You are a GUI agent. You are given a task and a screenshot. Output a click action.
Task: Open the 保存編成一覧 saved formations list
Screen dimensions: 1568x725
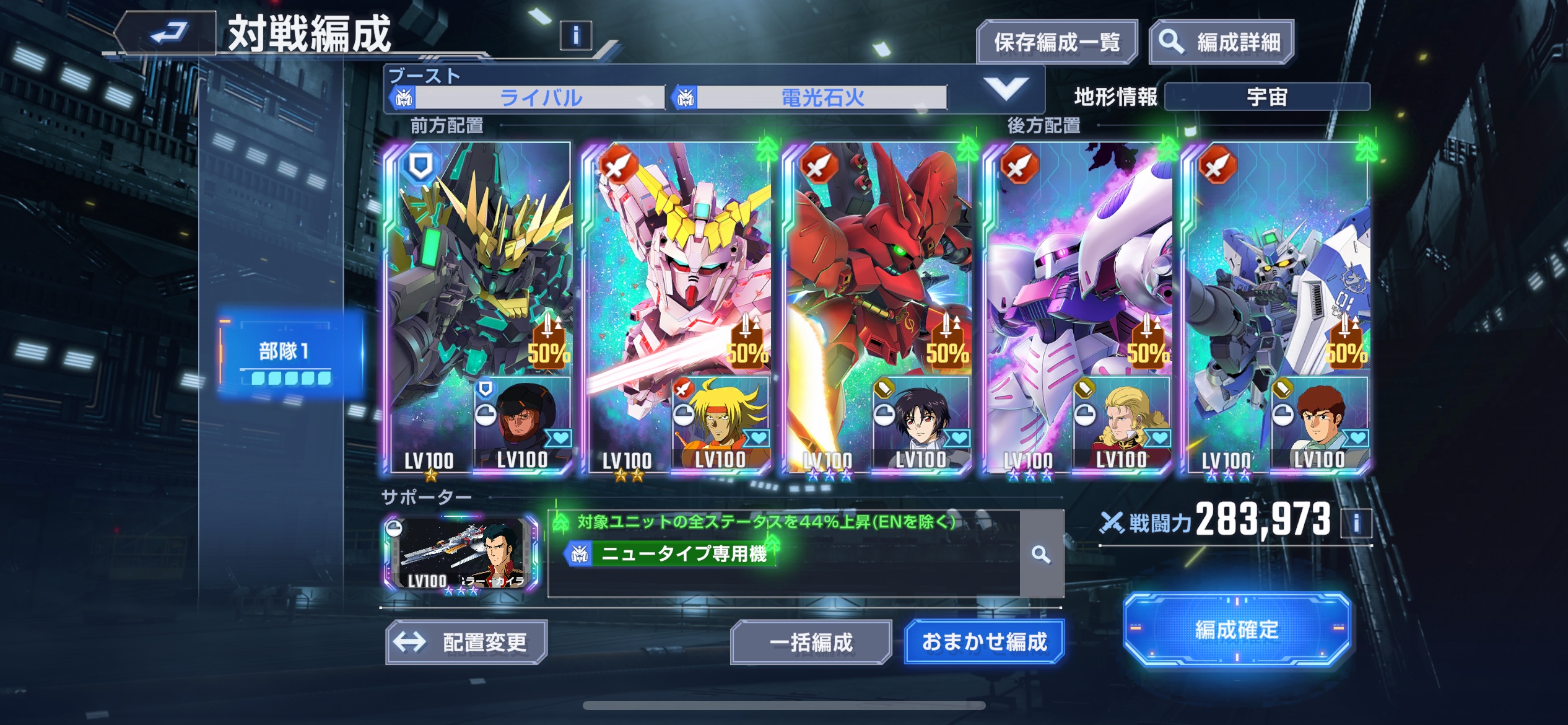[1056, 42]
